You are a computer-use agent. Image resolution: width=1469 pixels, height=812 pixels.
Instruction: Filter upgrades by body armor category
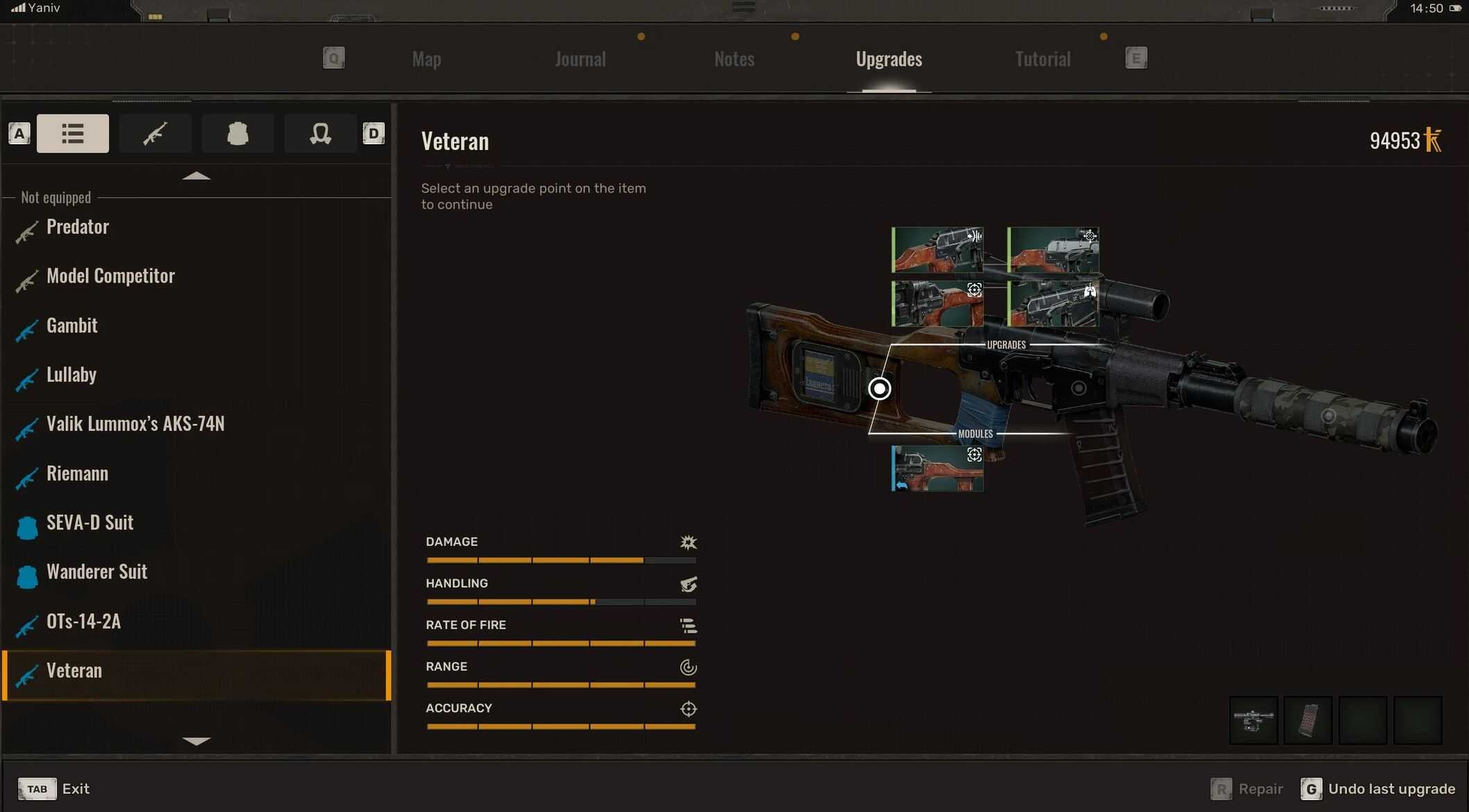(237, 133)
